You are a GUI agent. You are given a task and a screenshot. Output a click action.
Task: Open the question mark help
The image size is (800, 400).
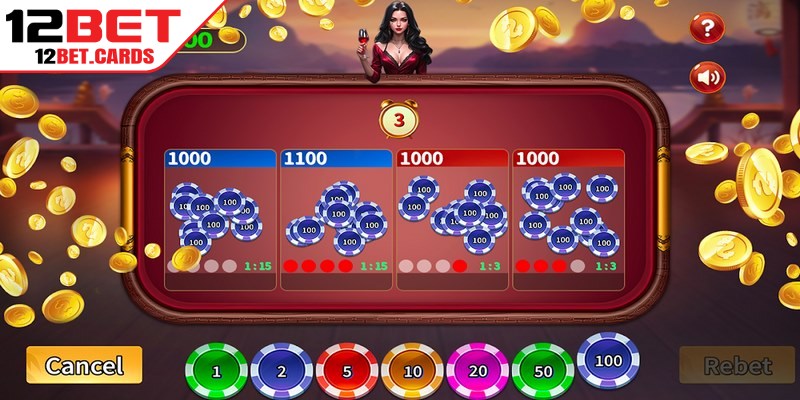(x=707, y=27)
